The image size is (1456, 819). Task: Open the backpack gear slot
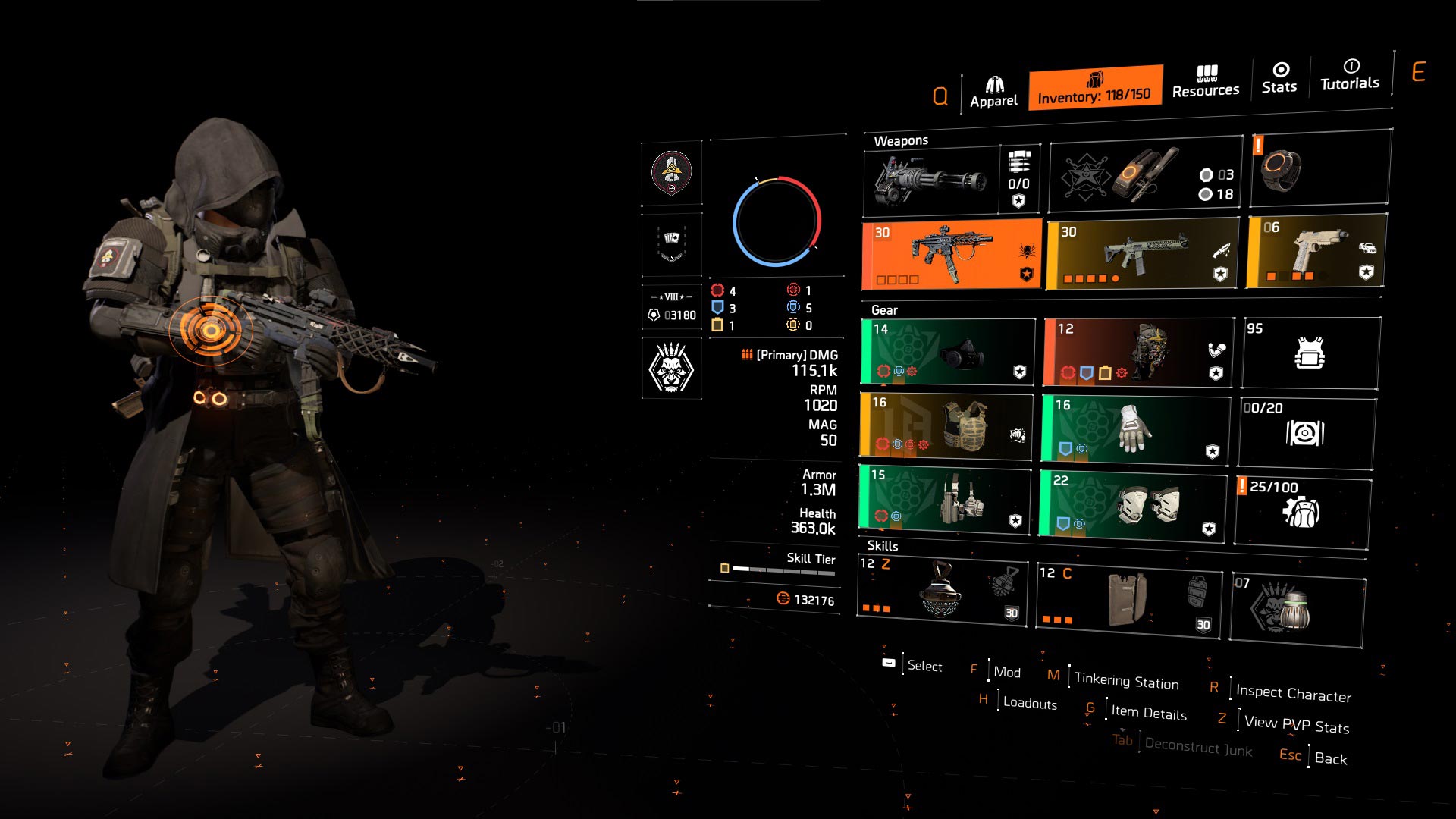pos(1137,353)
